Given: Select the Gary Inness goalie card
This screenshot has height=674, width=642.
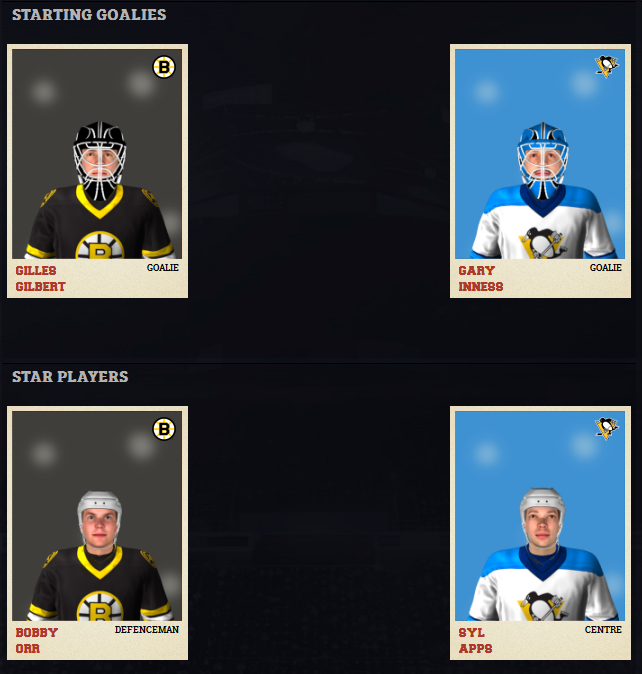Looking at the screenshot, I should click(540, 171).
